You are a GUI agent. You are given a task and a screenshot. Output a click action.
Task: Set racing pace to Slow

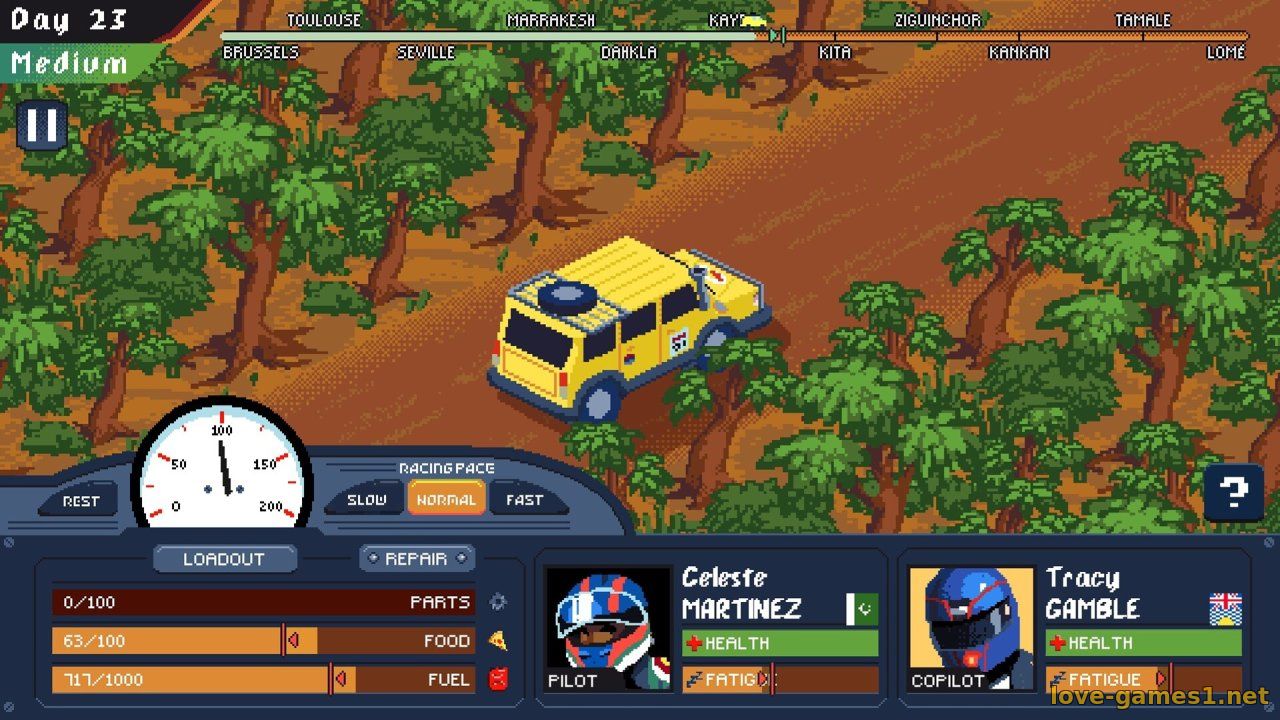pyautogui.click(x=366, y=499)
